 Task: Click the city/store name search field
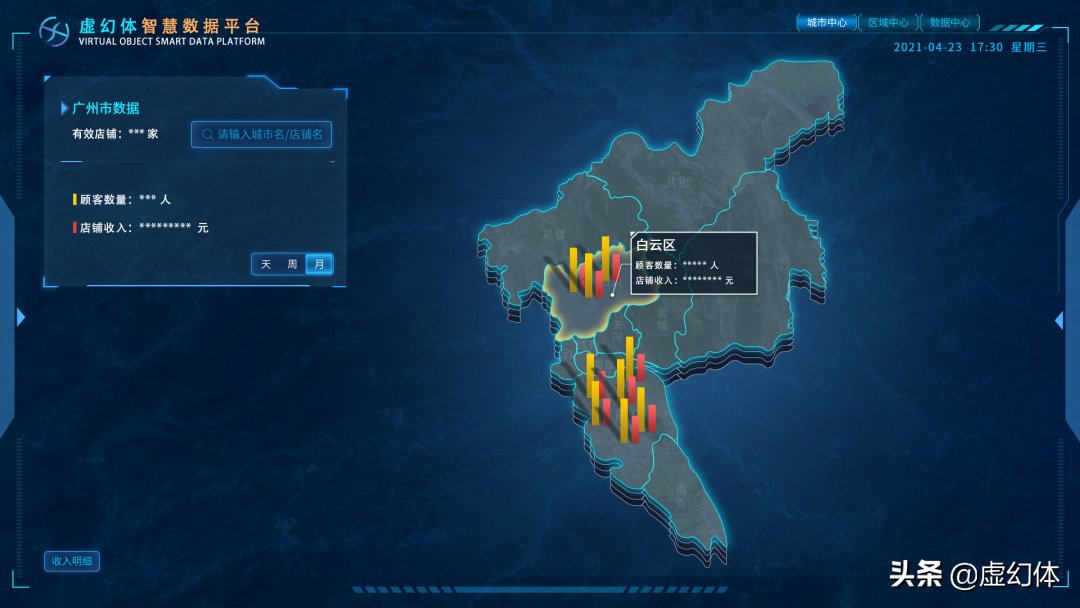coord(261,134)
